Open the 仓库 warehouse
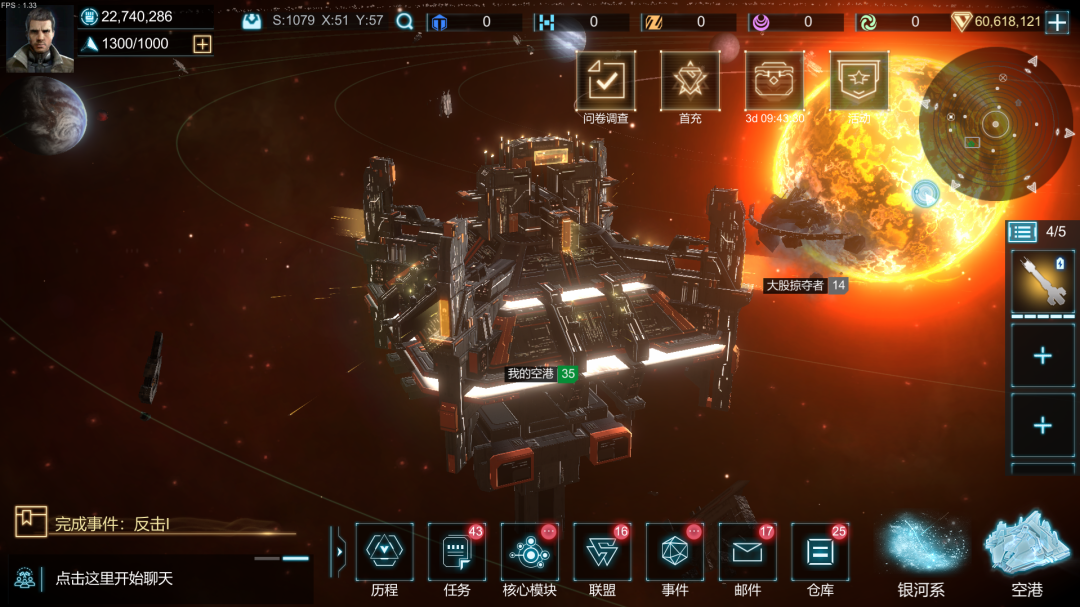The height and width of the screenshot is (607, 1080). pos(820,553)
